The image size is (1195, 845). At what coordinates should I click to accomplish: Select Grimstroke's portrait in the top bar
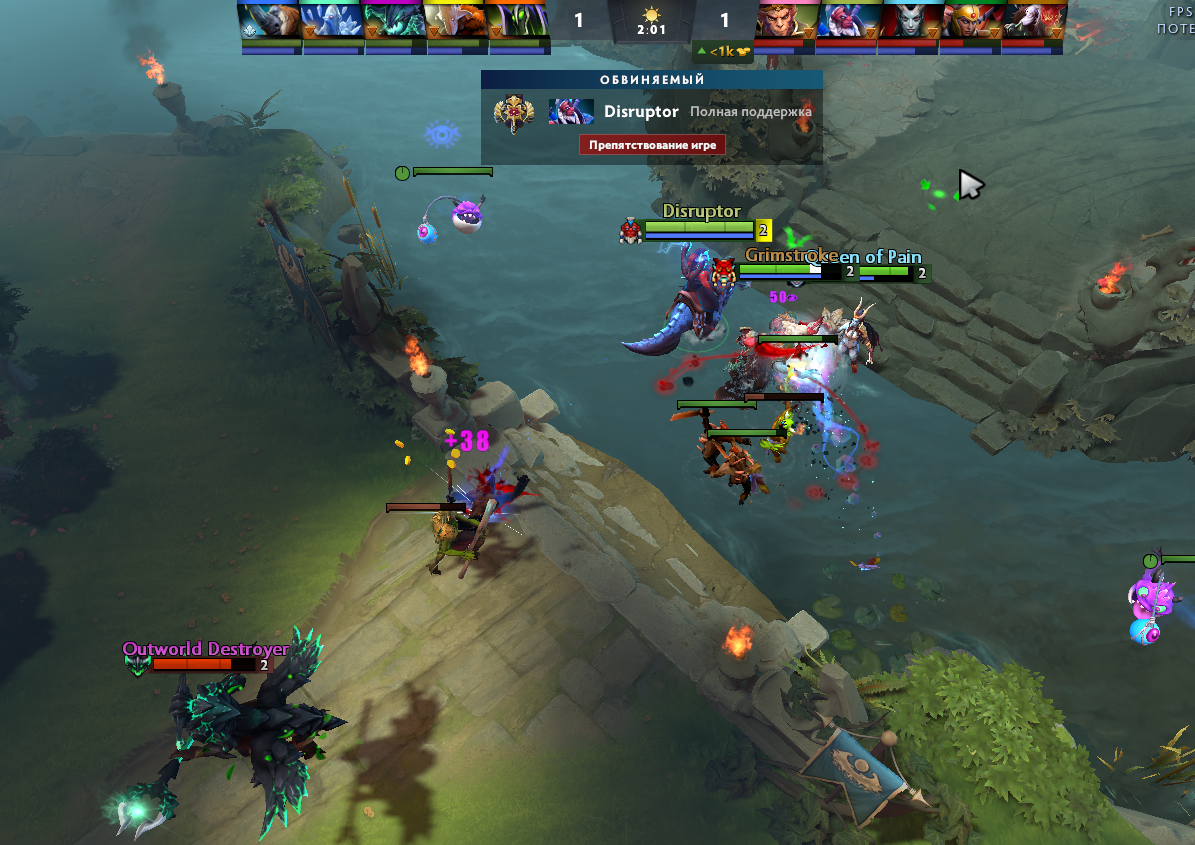coord(1034,21)
